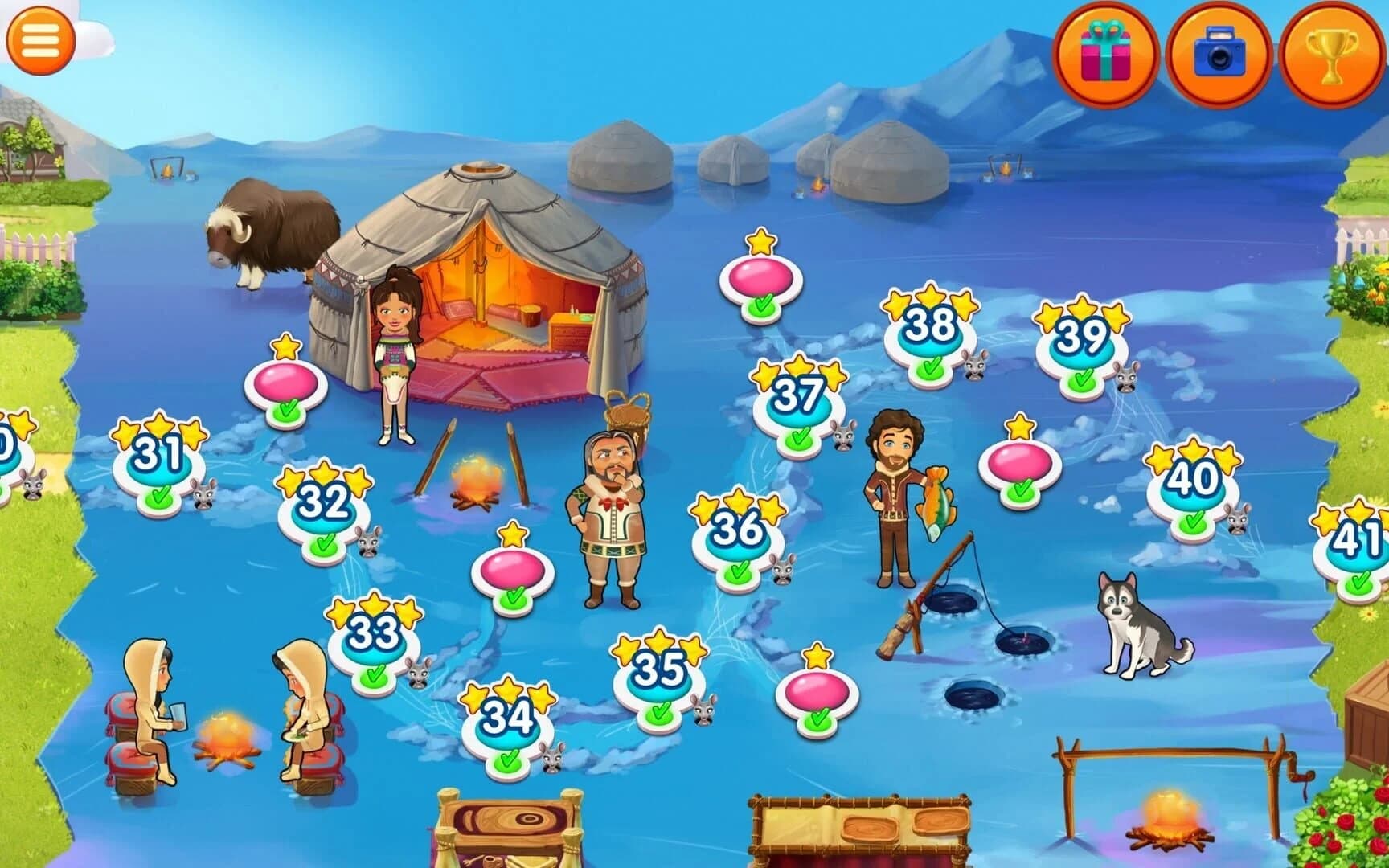Open three-star level 39
1389x868 pixels.
click(x=1081, y=338)
